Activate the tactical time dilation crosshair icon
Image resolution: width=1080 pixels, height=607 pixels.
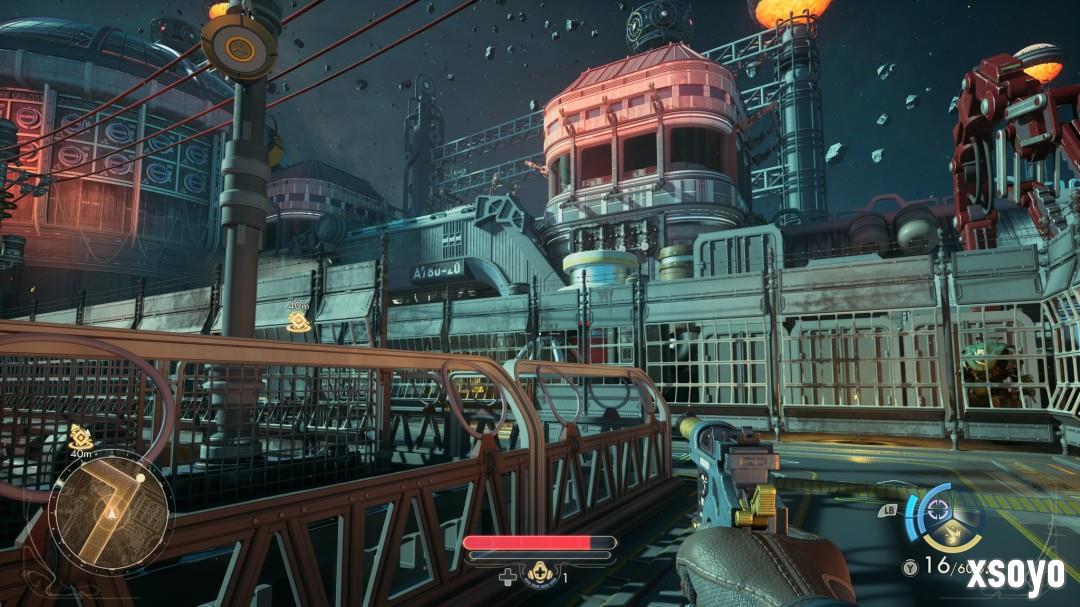pos(938,507)
